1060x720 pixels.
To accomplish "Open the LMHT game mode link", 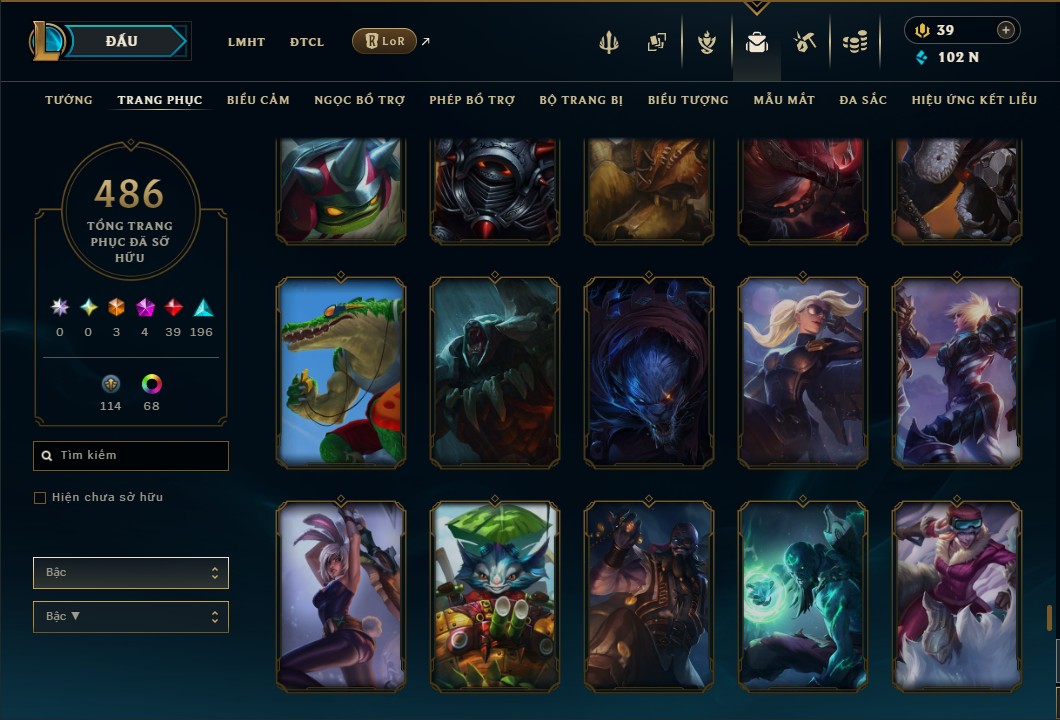I will 246,42.
